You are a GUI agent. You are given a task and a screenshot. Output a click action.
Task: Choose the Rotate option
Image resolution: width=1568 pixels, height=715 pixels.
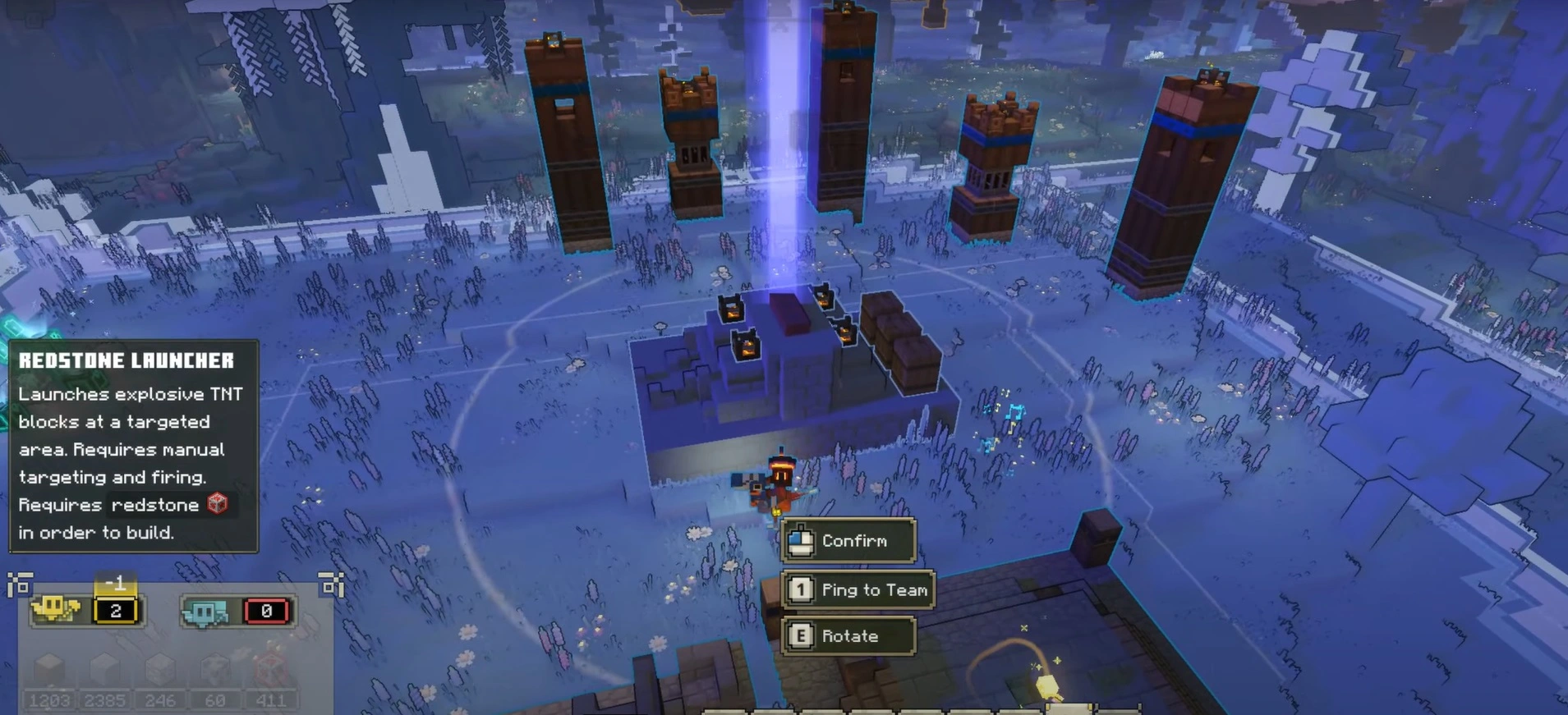(x=850, y=636)
